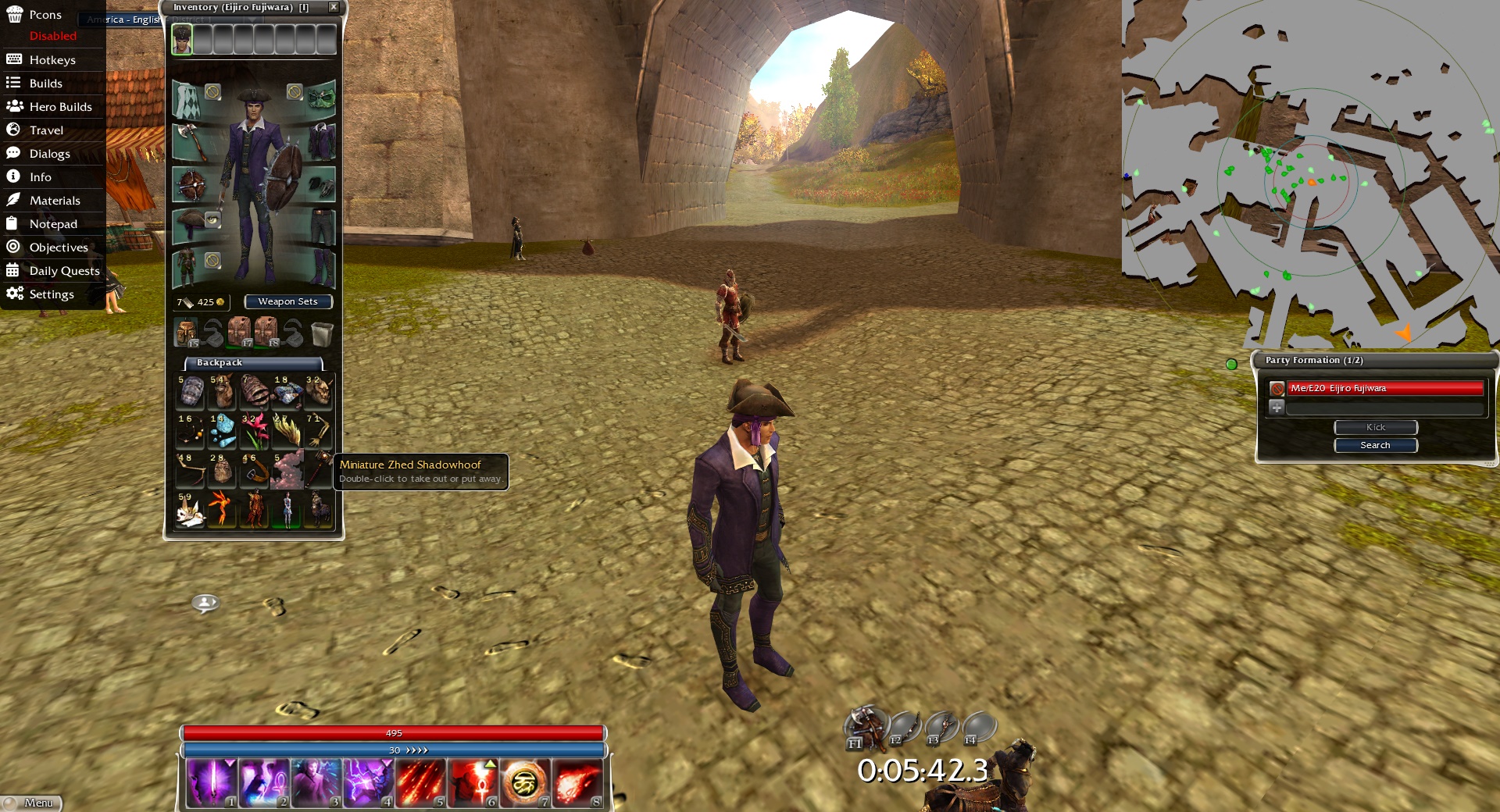The height and width of the screenshot is (812, 1500).
Task: Select the Miniature Zhed Shadowhoof item
Action: tap(319, 507)
